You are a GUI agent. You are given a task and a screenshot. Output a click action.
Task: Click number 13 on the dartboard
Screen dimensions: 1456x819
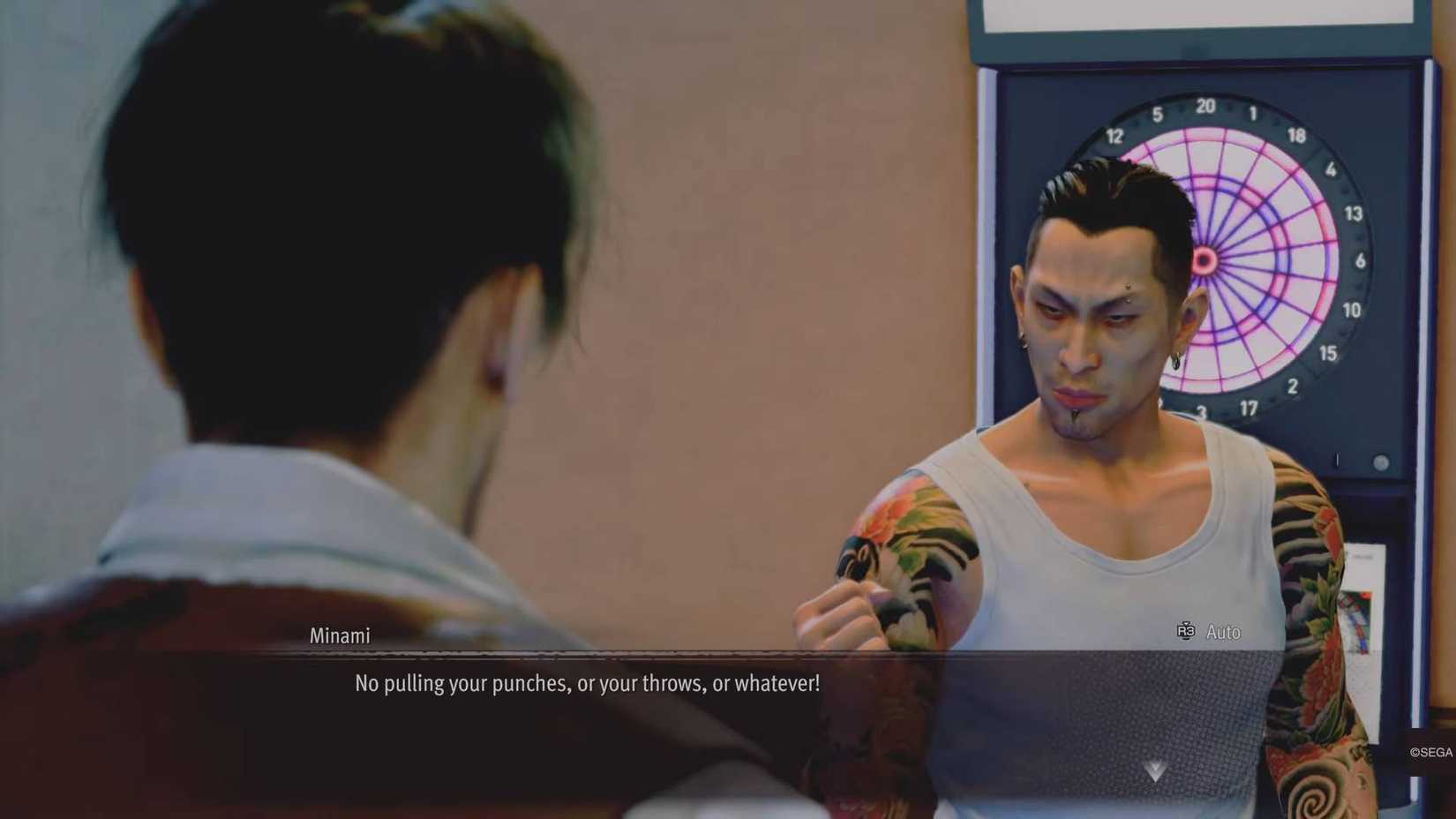tap(1352, 214)
